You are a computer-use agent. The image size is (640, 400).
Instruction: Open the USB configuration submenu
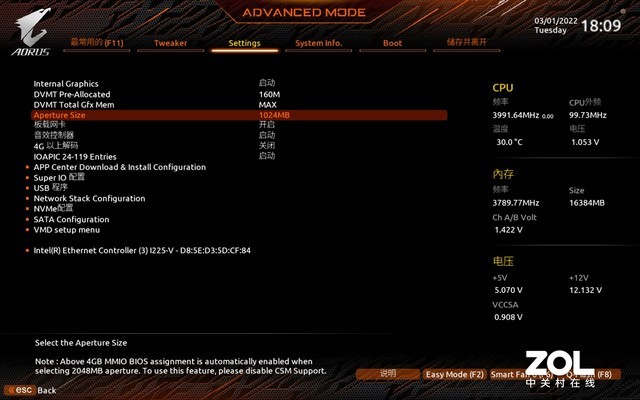(51, 187)
